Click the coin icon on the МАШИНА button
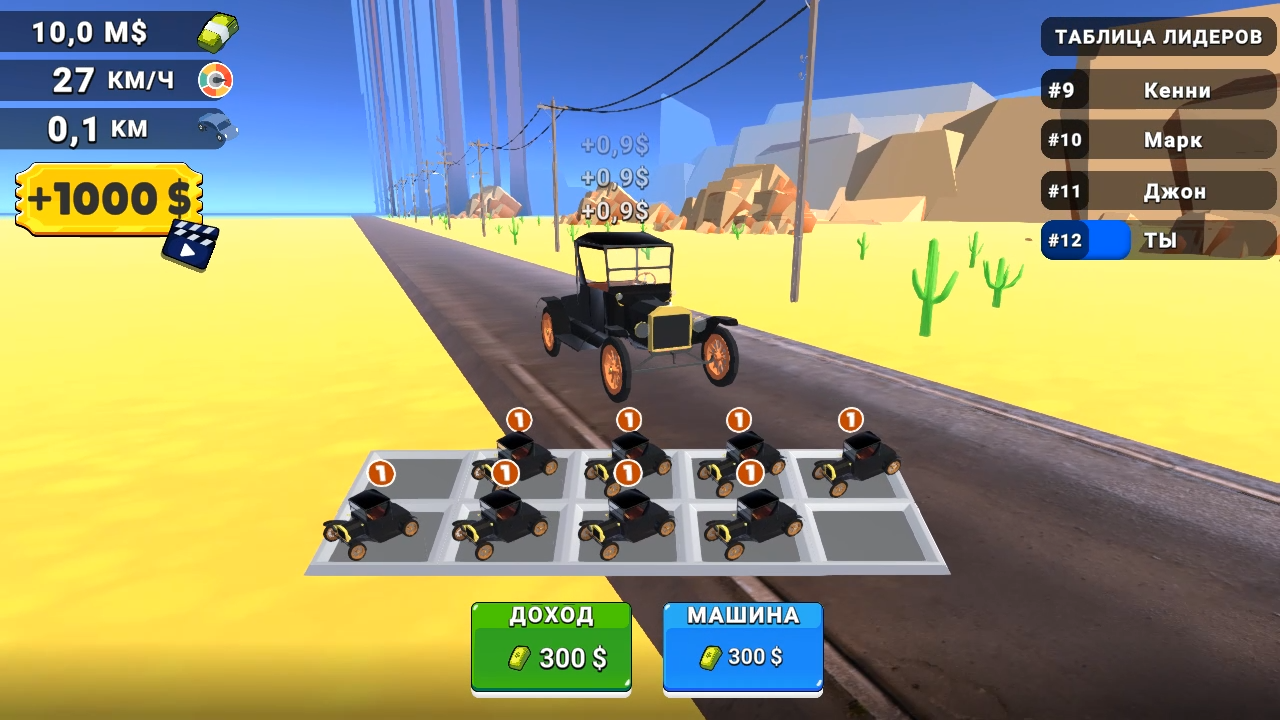This screenshot has width=1280, height=720. tap(710, 657)
